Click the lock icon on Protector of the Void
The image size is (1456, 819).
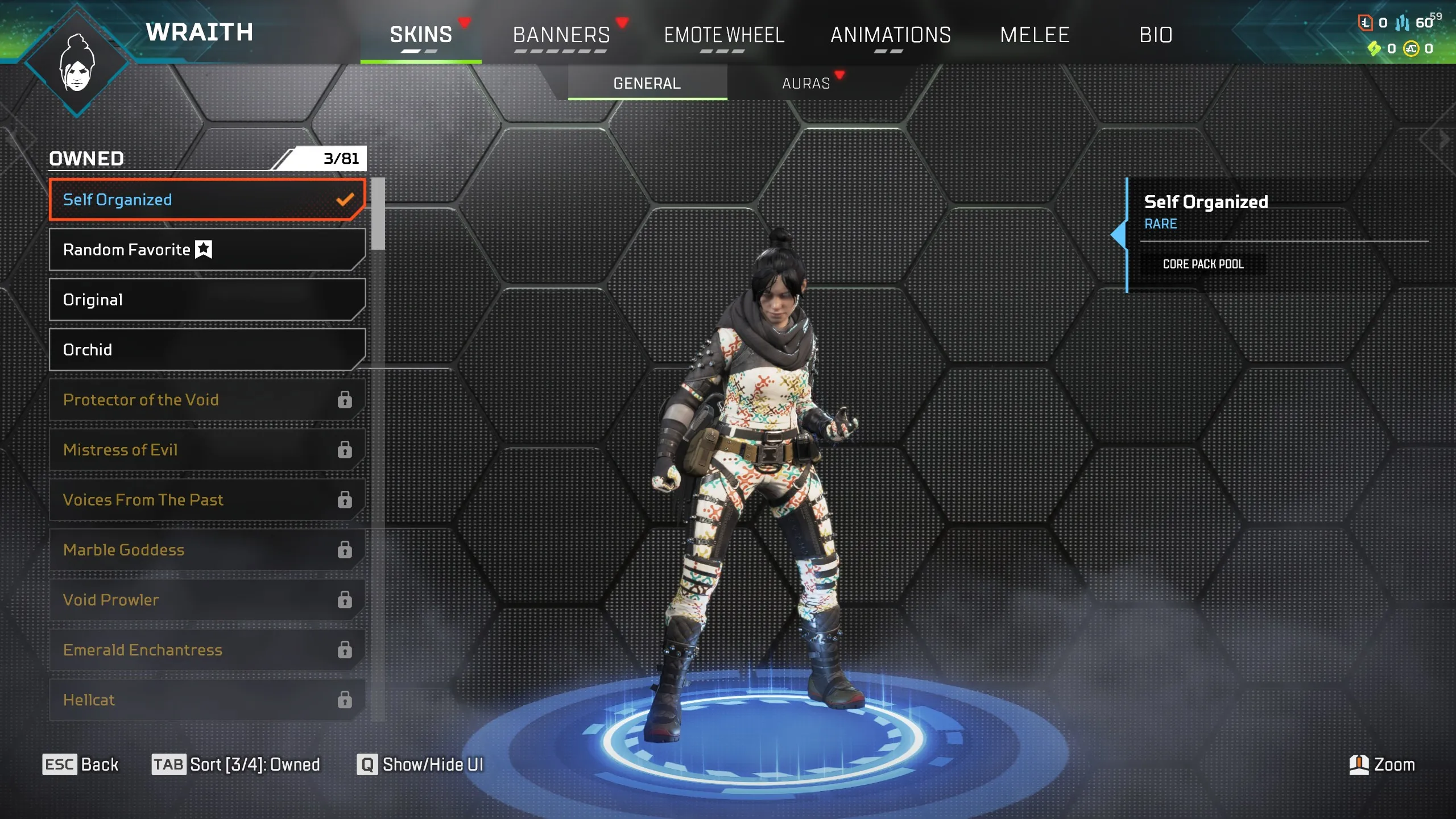pyautogui.click(x=344, y=400)
